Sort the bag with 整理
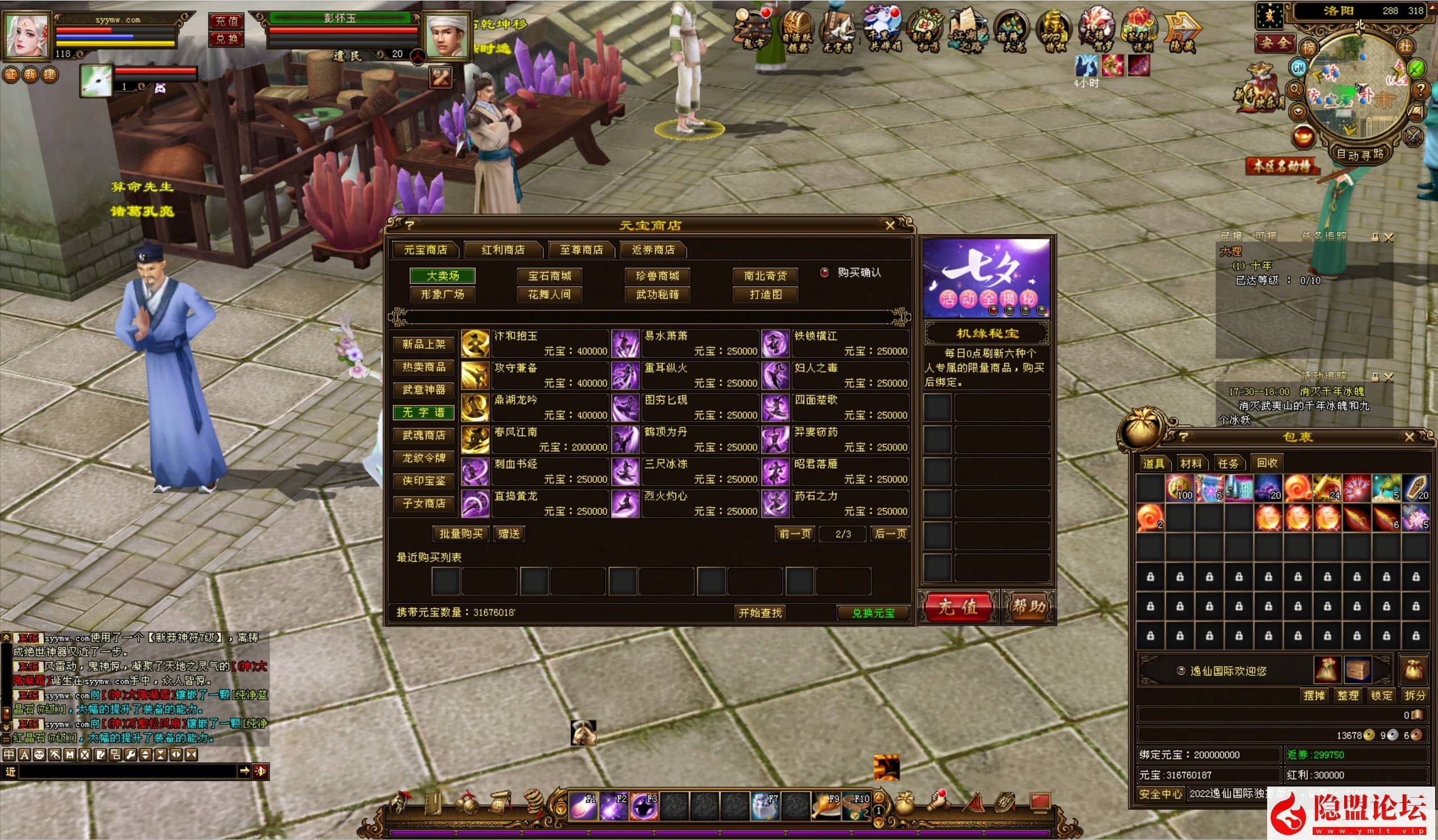This screenshot has width=1438, height=840. (1348, 696)
